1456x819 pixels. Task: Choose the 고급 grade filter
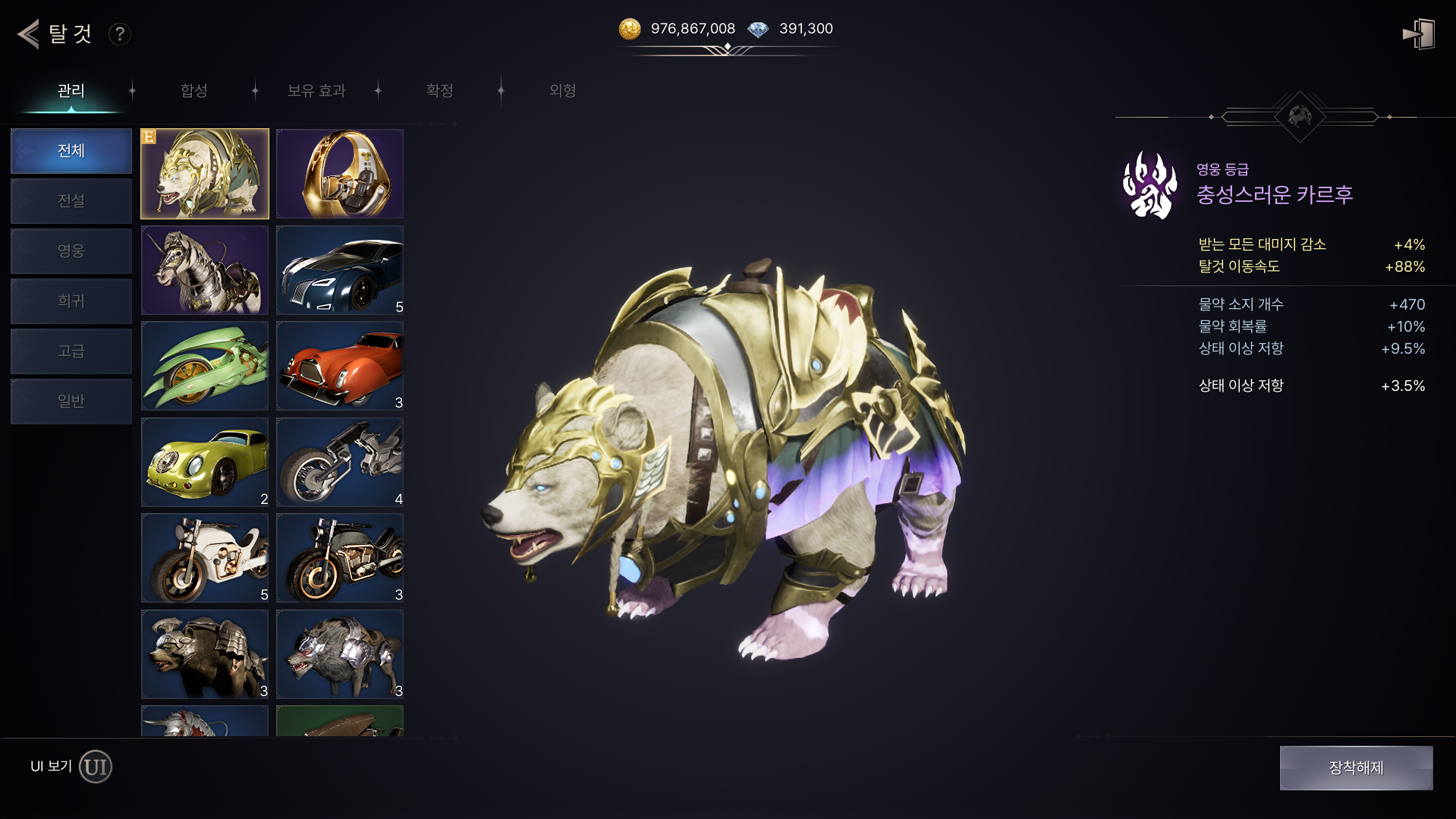tap(71, 351)
